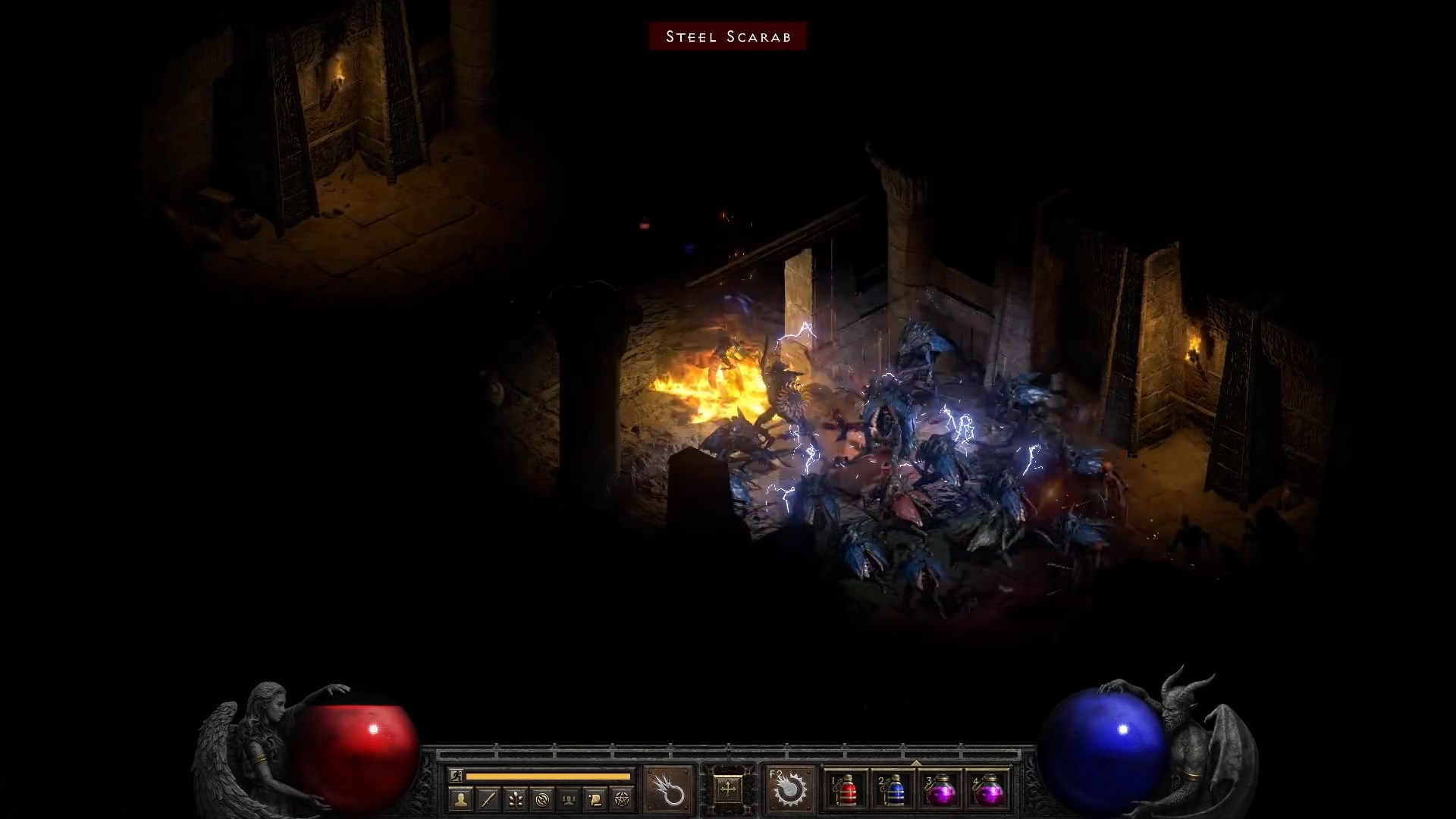This screenshot has width=1456, height=819.
Task: Open the character screen icon
Action: [x=460, y=799]
